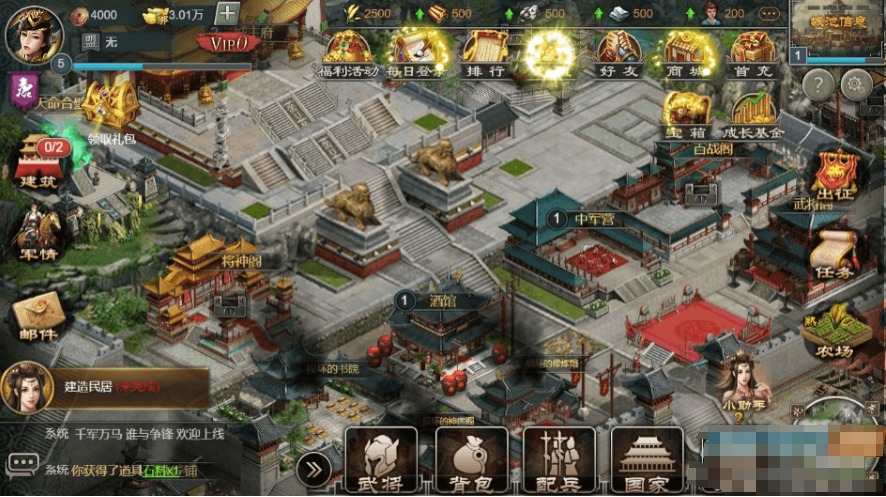Click the player avatar portrait

click(x=34, y=30)
